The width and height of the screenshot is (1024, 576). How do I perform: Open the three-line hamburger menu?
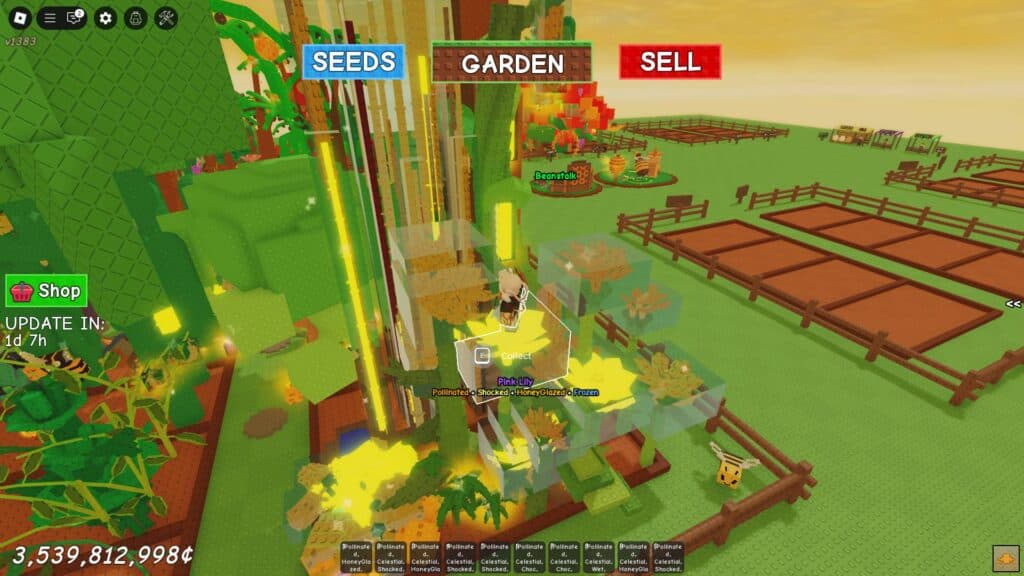coord(49,18)
